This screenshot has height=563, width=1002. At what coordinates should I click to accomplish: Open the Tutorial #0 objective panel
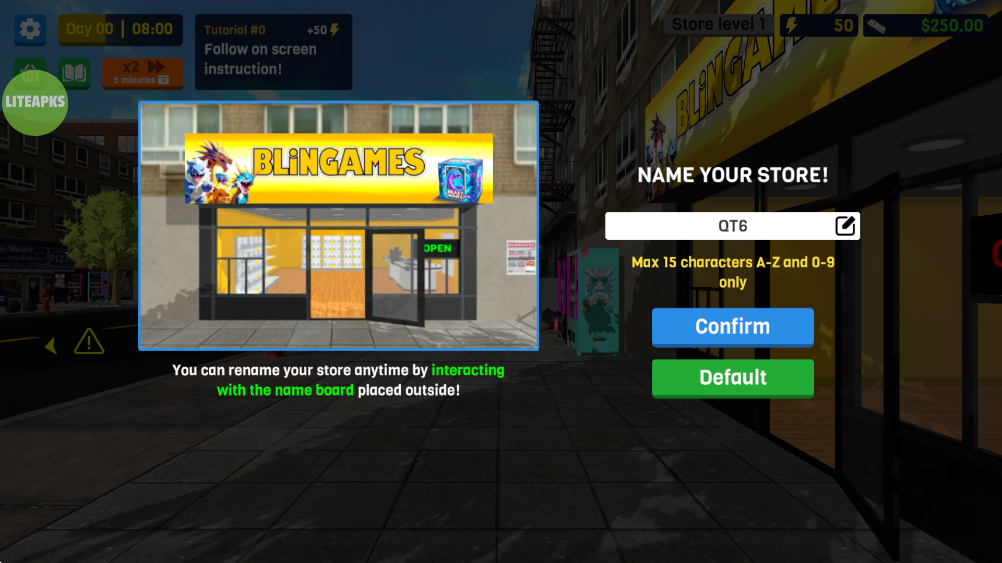[x=273, y=51]
